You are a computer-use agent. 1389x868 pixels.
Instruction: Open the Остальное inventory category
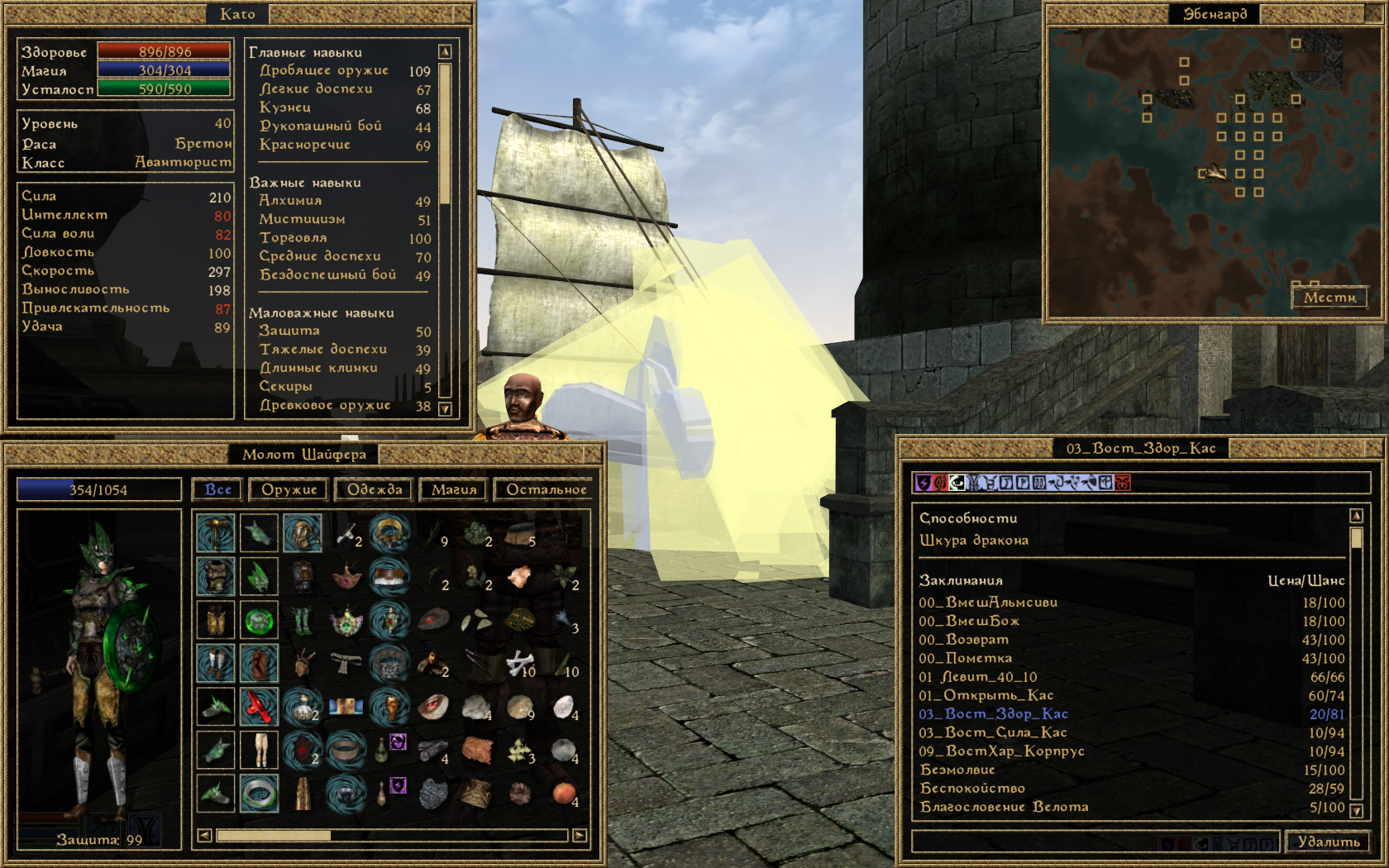tap(546, 489)
